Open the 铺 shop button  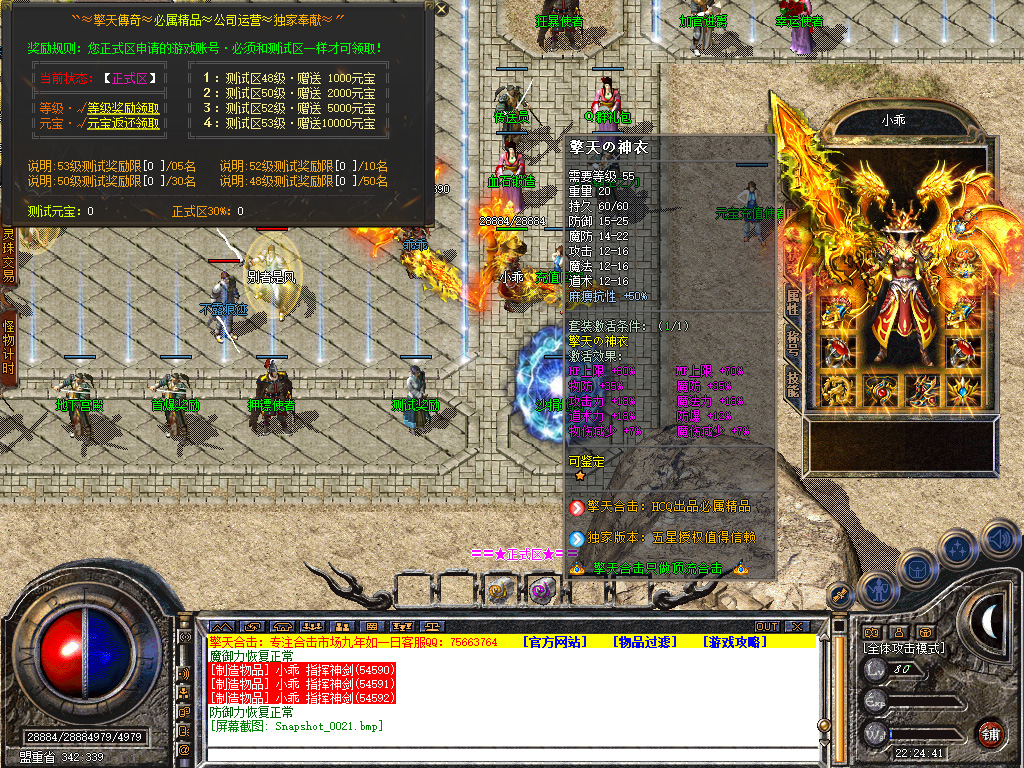[990, 732]
